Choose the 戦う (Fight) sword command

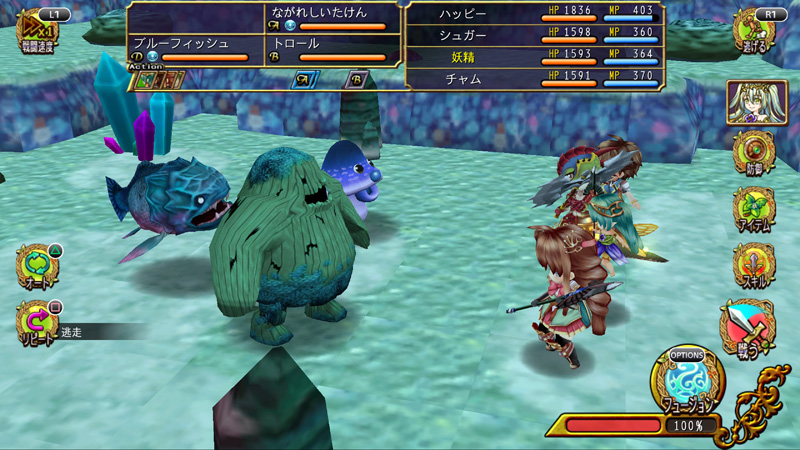click(x=748, y=328)
